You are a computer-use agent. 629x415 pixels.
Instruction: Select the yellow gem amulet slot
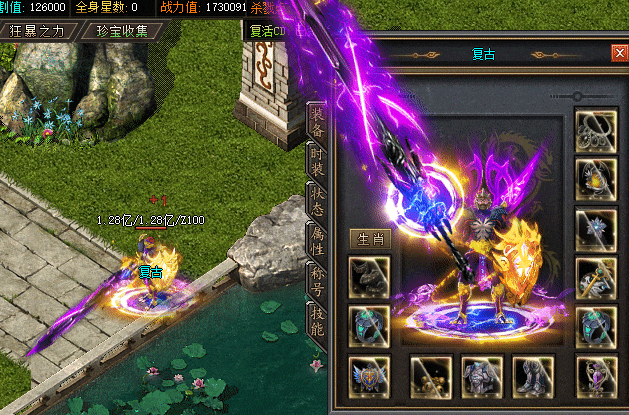[596, 179]
